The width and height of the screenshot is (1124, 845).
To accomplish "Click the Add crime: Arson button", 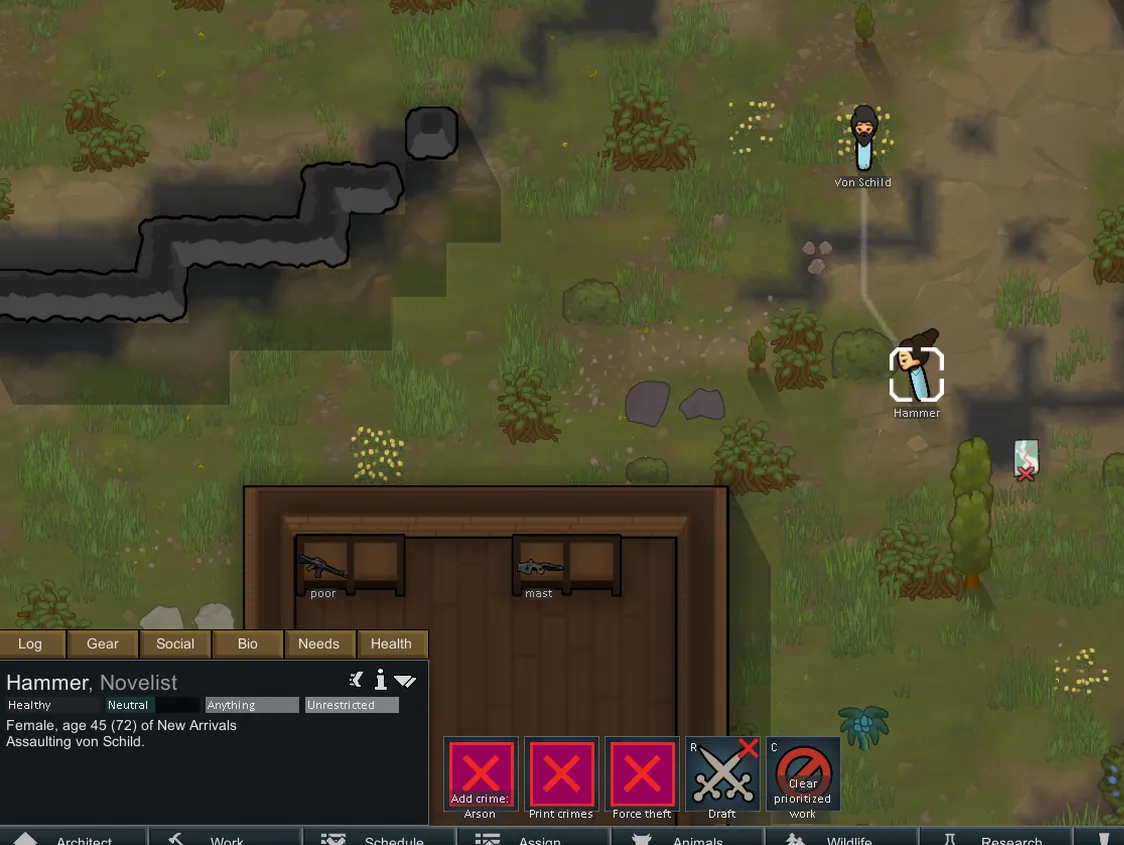I will (x=481, y=775).
